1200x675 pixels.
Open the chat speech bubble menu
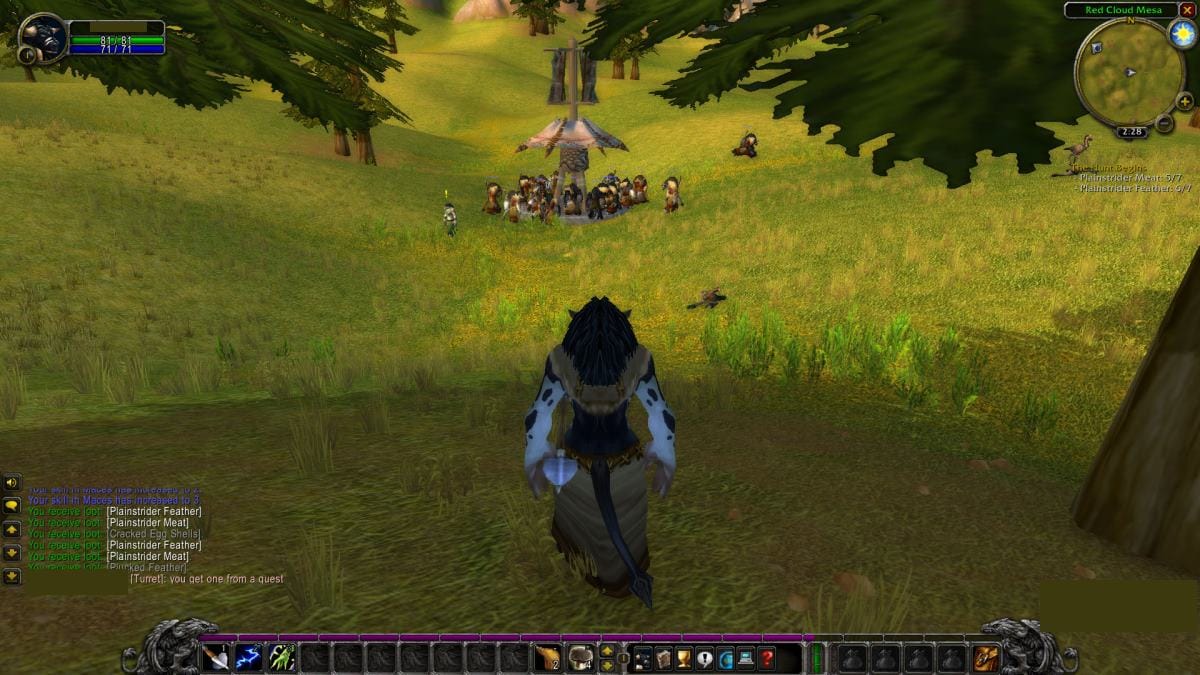tap(11, 505)
